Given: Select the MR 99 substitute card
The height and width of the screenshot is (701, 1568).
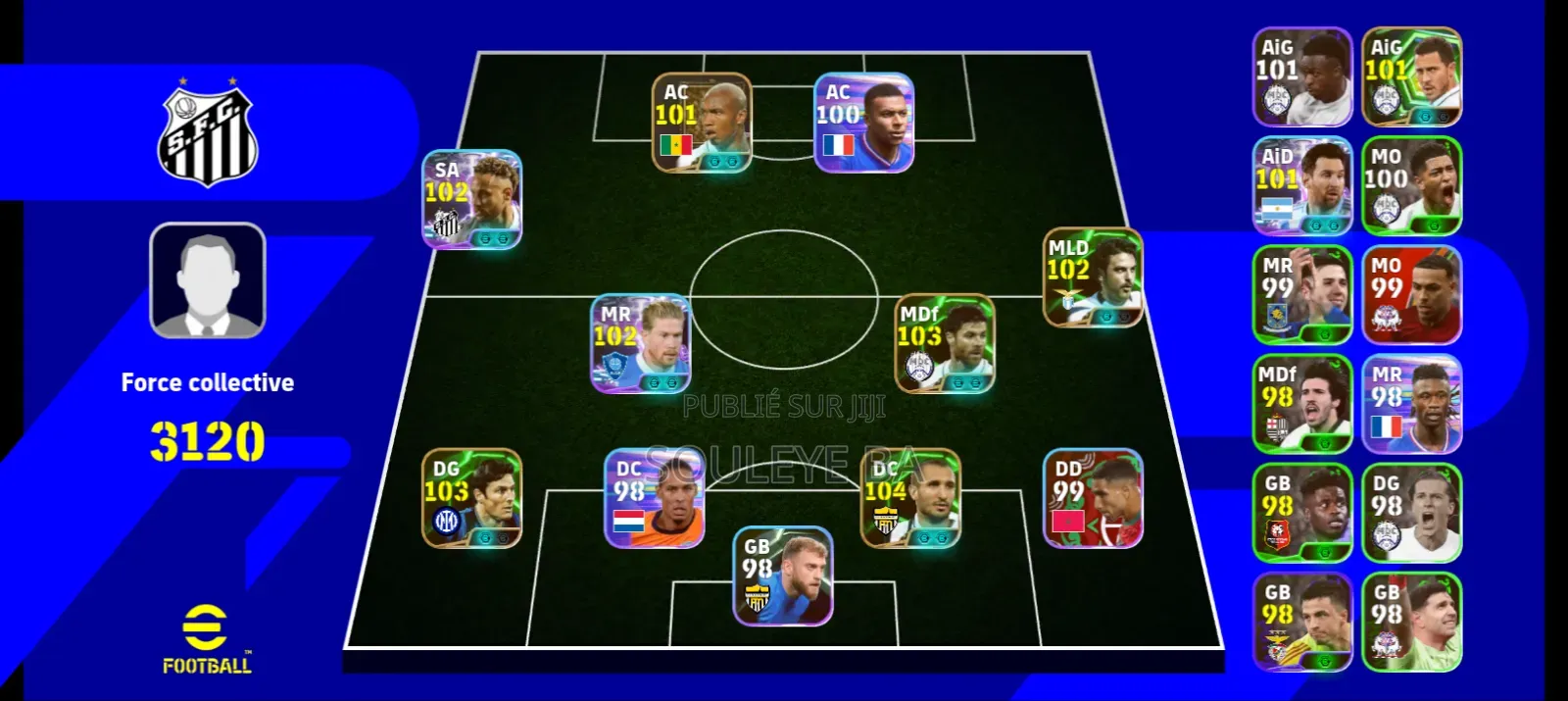Looking at the screenshot, I should [x=1302, y=295].
